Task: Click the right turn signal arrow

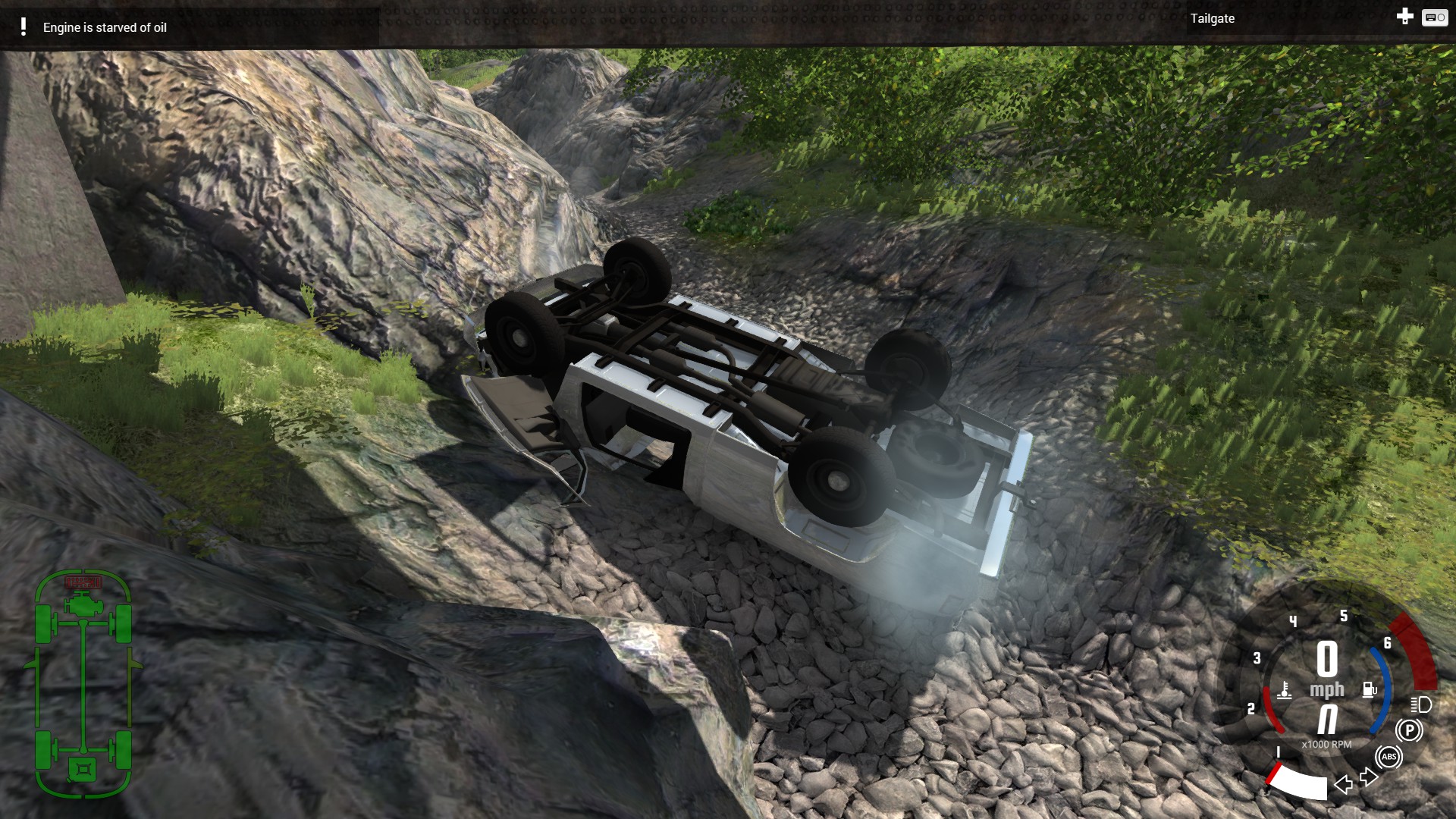Action: click(x=1369, y=778)
